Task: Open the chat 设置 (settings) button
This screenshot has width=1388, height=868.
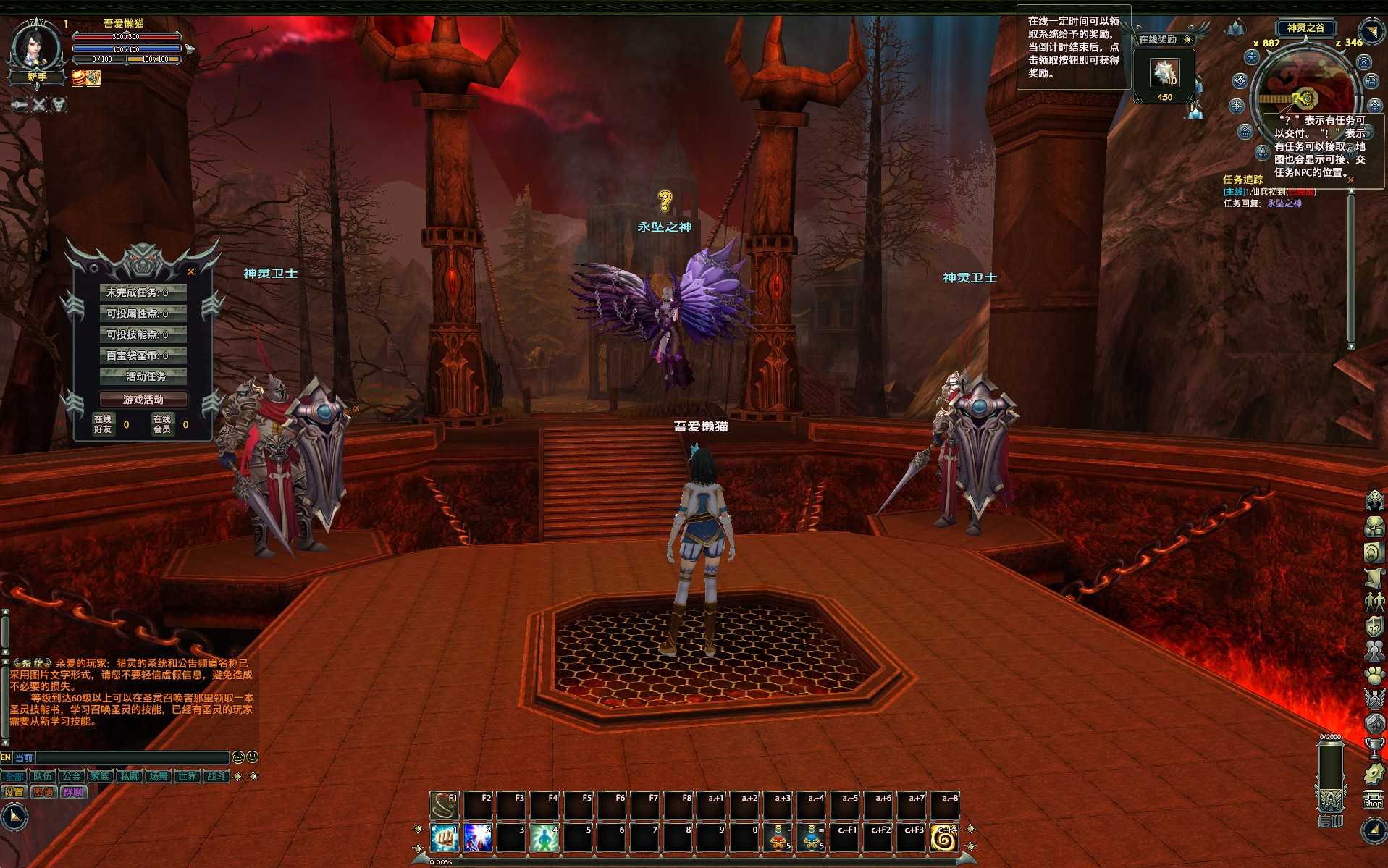Action: pos(14,792)
